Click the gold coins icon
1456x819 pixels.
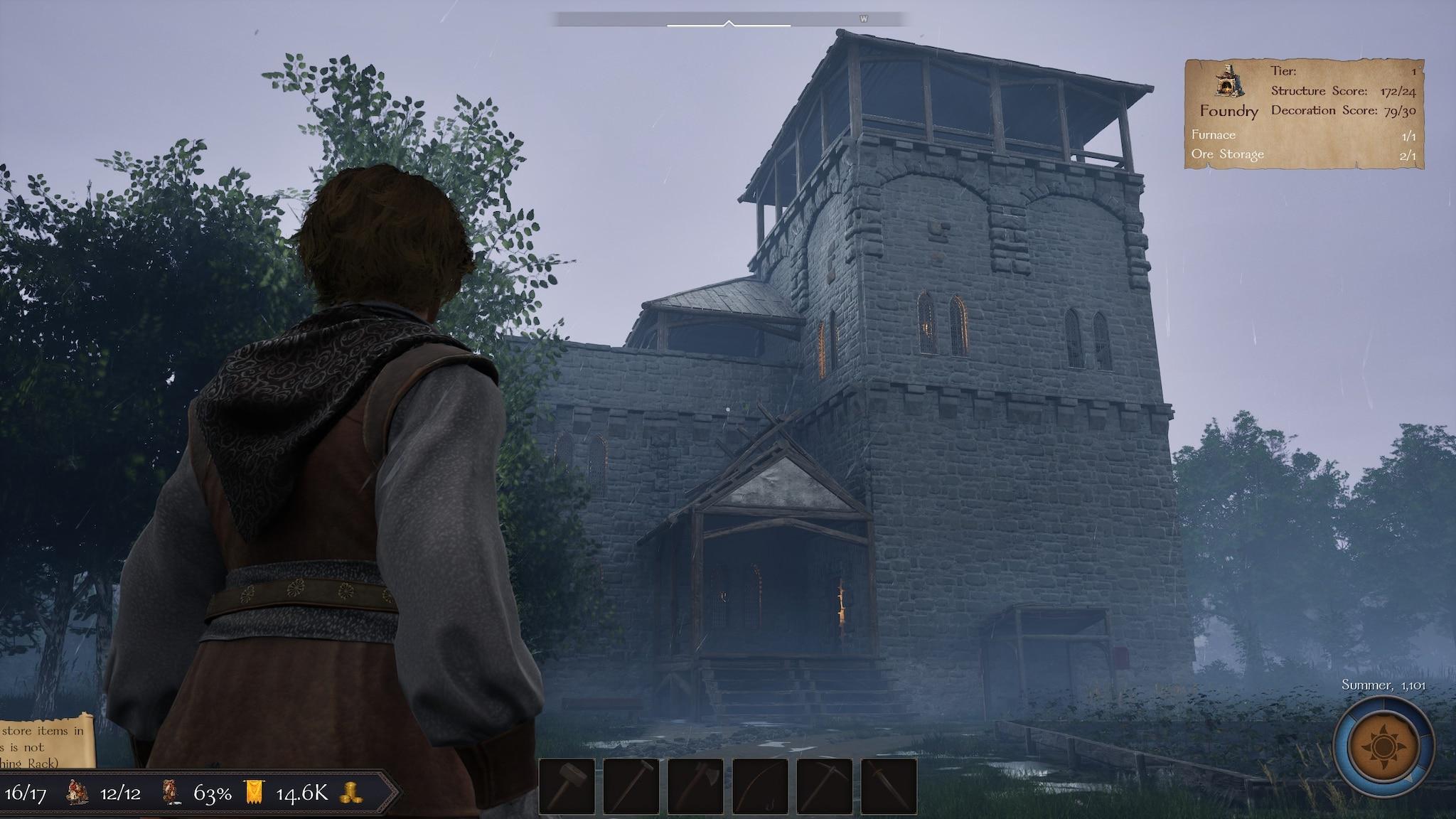[351, 793]
